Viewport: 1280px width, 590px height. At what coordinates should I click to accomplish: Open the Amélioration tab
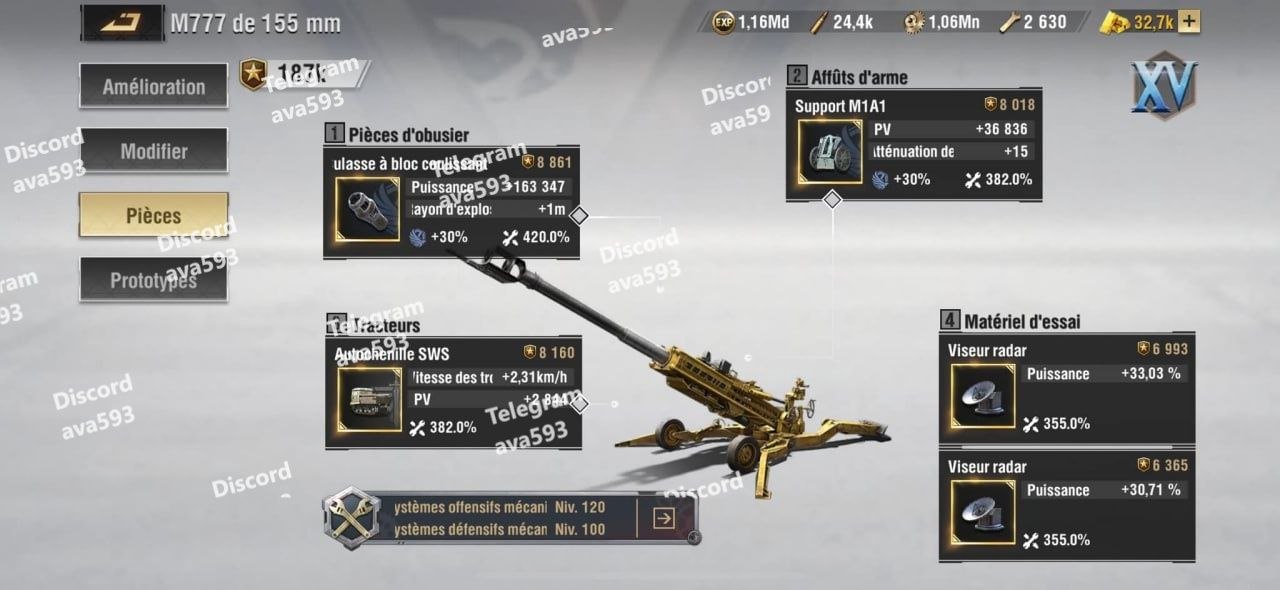coord(153,87)
